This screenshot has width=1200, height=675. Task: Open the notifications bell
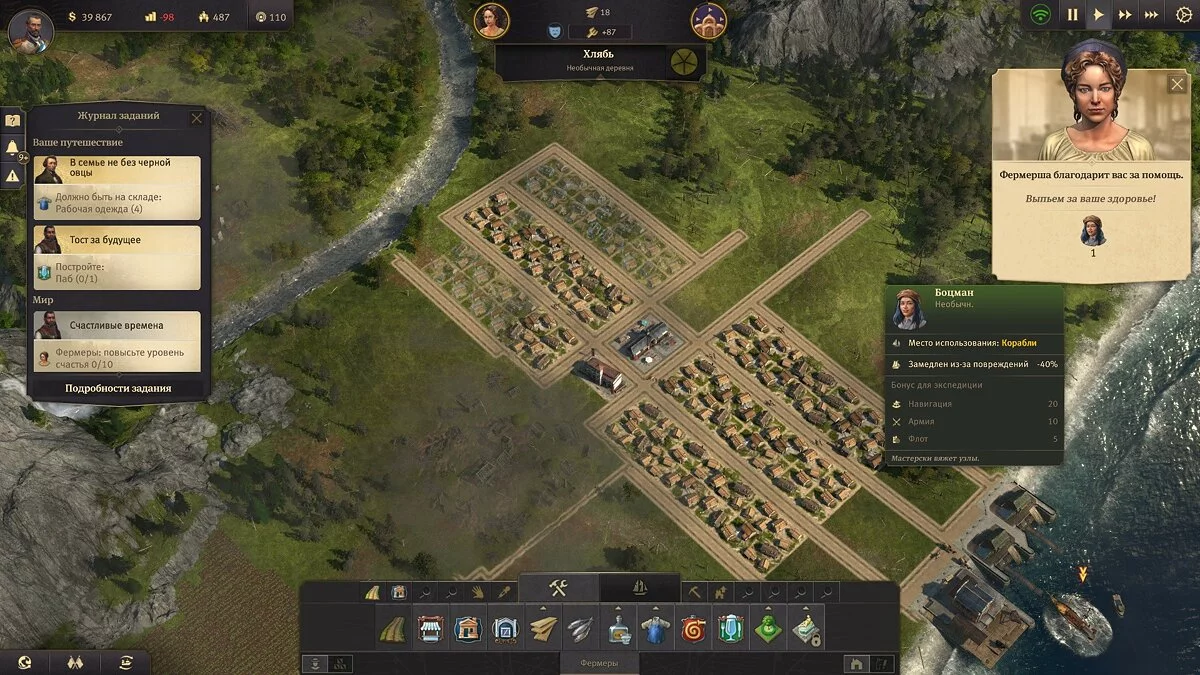(x=13, y=148)
